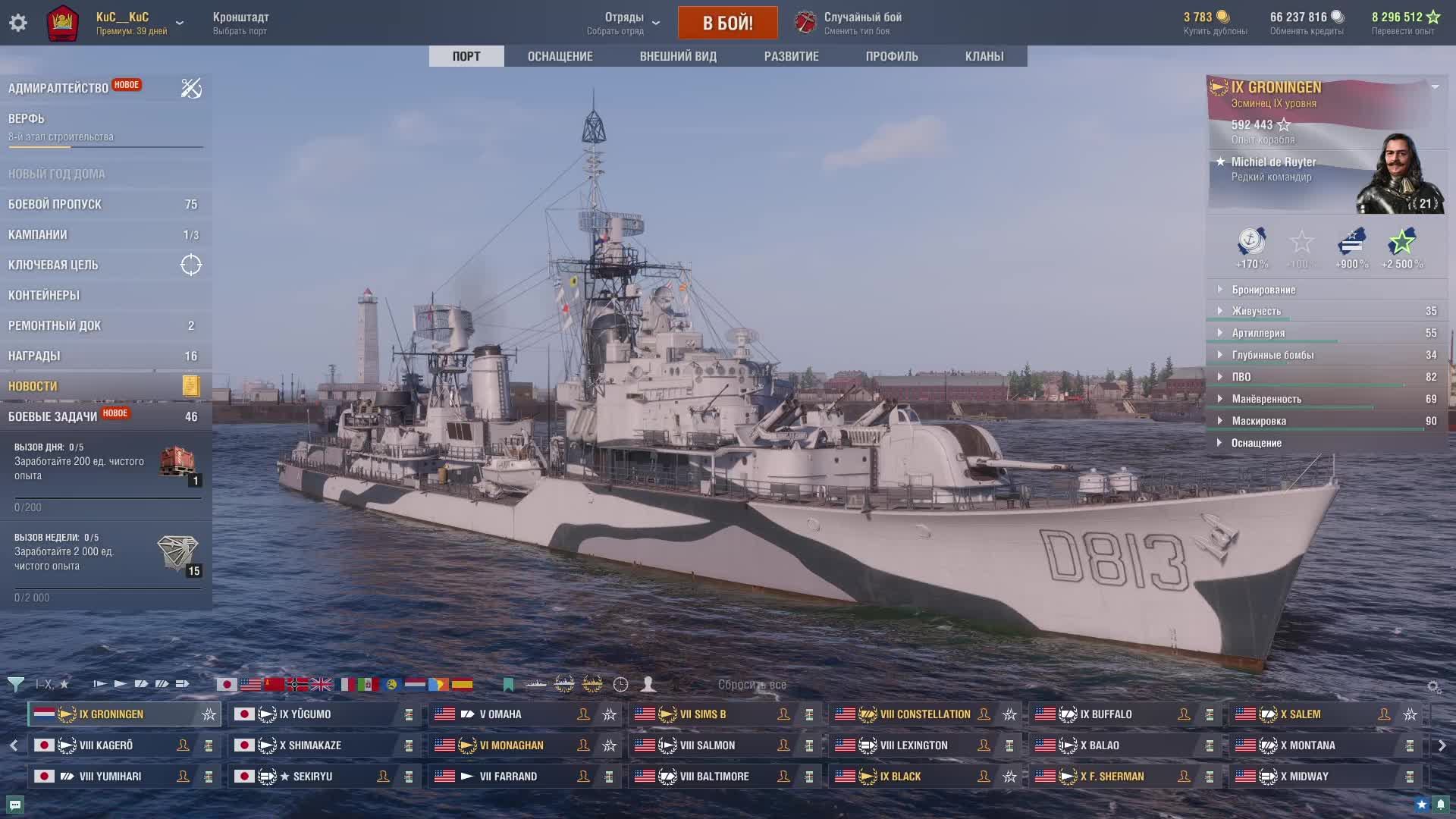
Task: Show the ПРОФИЛЬ tab
Action: click(x=891, y=56)
